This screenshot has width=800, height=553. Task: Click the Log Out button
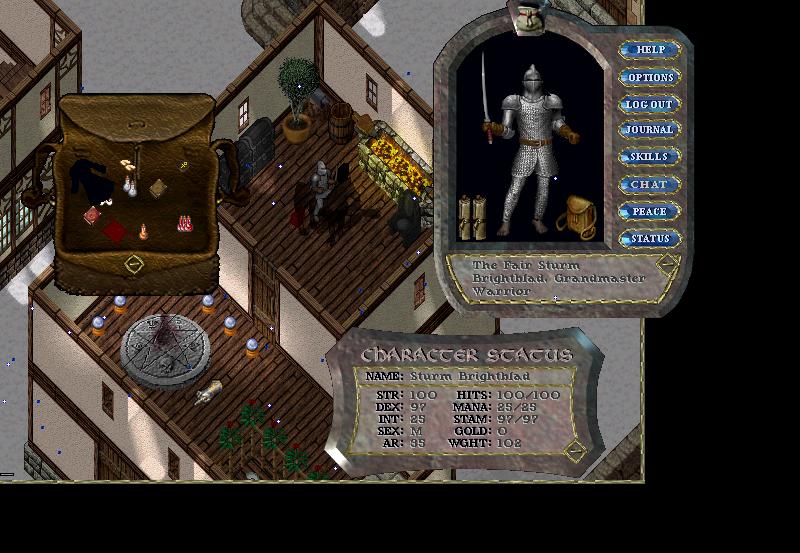(650, 104)
